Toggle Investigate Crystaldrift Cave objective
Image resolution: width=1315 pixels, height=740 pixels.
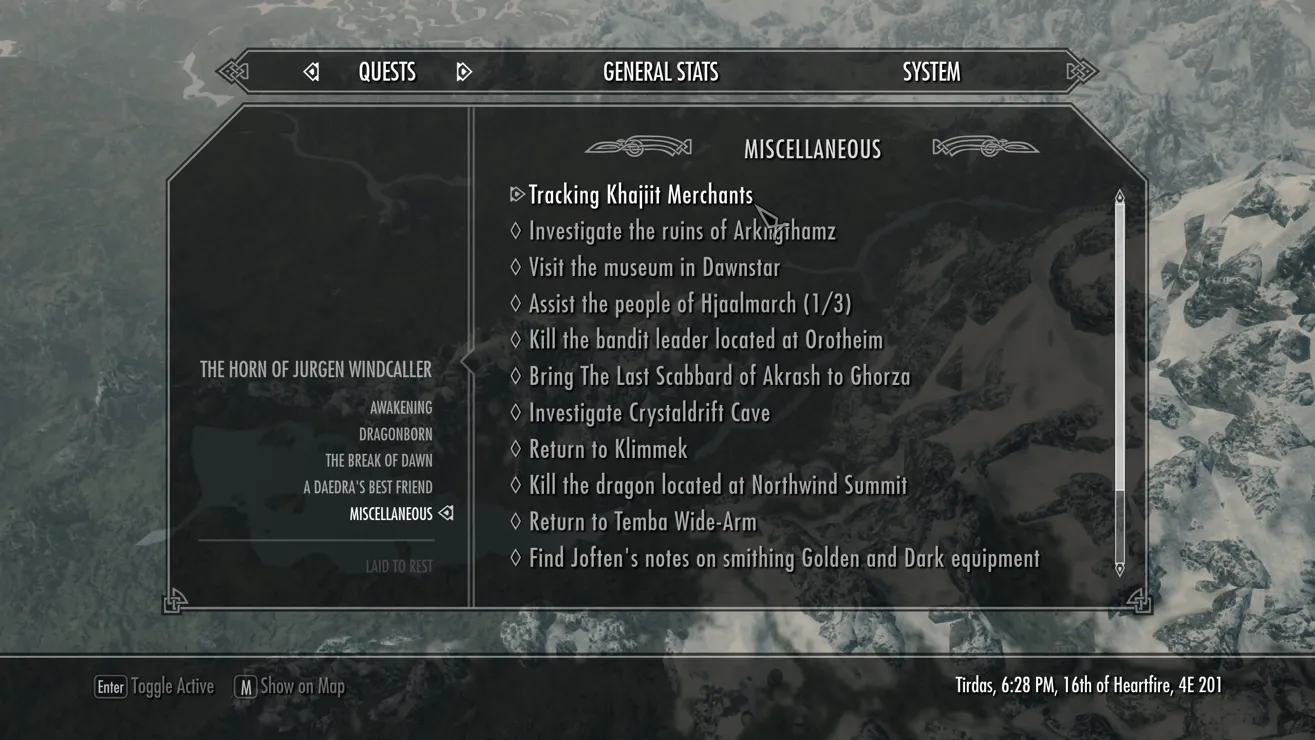coord(649,413)
